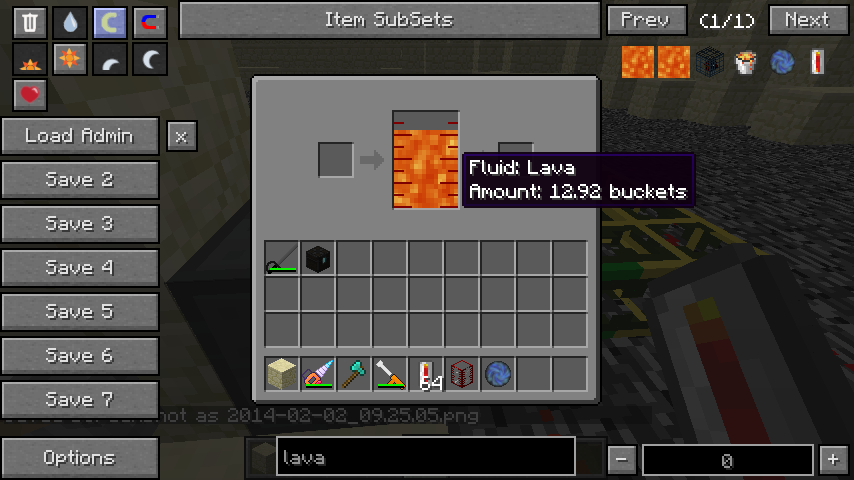Delete the Admin save with the x button
The height and width of the screenshot is (480, 854).
181,137
